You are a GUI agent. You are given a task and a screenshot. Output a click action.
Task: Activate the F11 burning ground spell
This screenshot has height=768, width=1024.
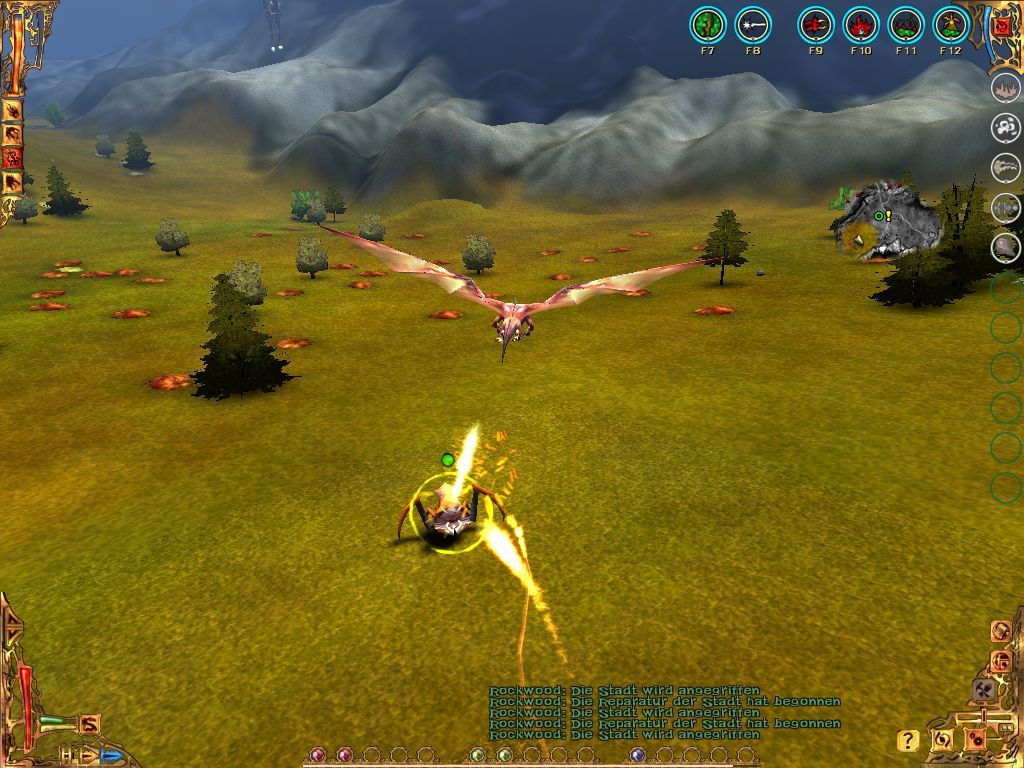[x=906, y=25]
